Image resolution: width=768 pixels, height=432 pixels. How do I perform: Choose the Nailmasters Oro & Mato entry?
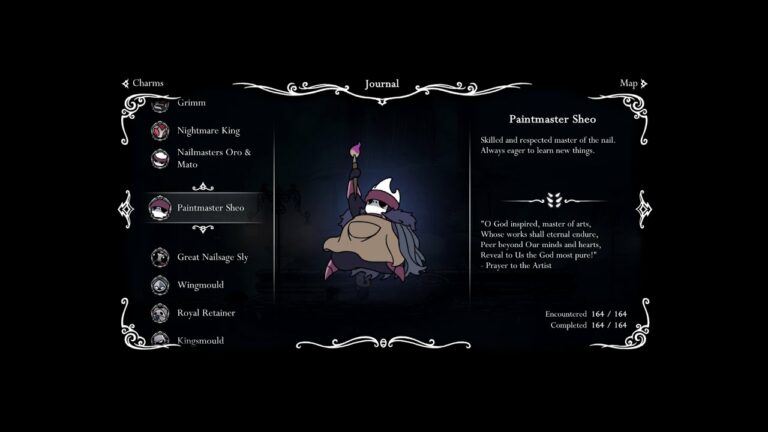pyautogui.click(x=213, y=158)
